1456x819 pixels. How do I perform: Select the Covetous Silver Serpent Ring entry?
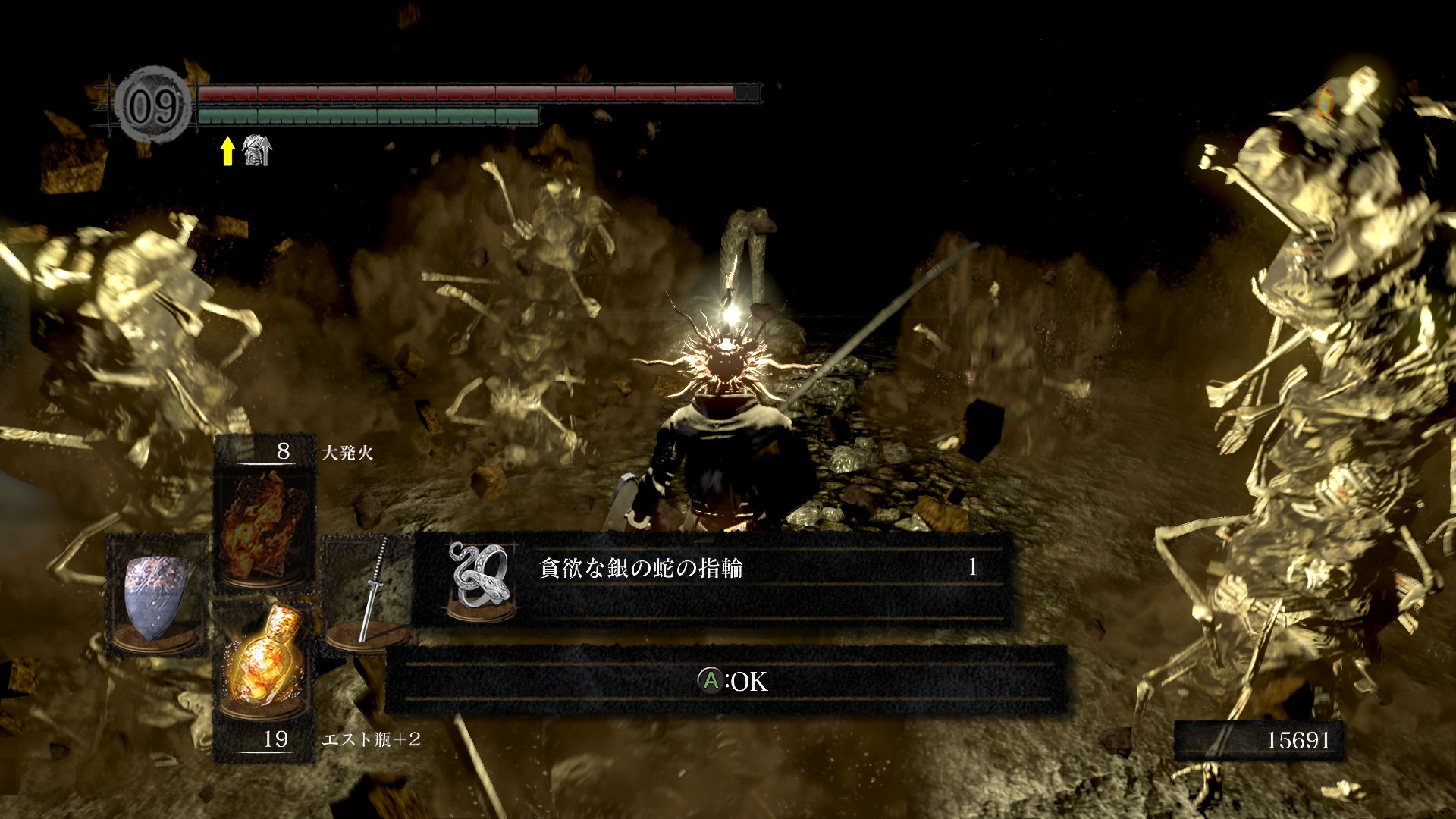pos(713,580)
